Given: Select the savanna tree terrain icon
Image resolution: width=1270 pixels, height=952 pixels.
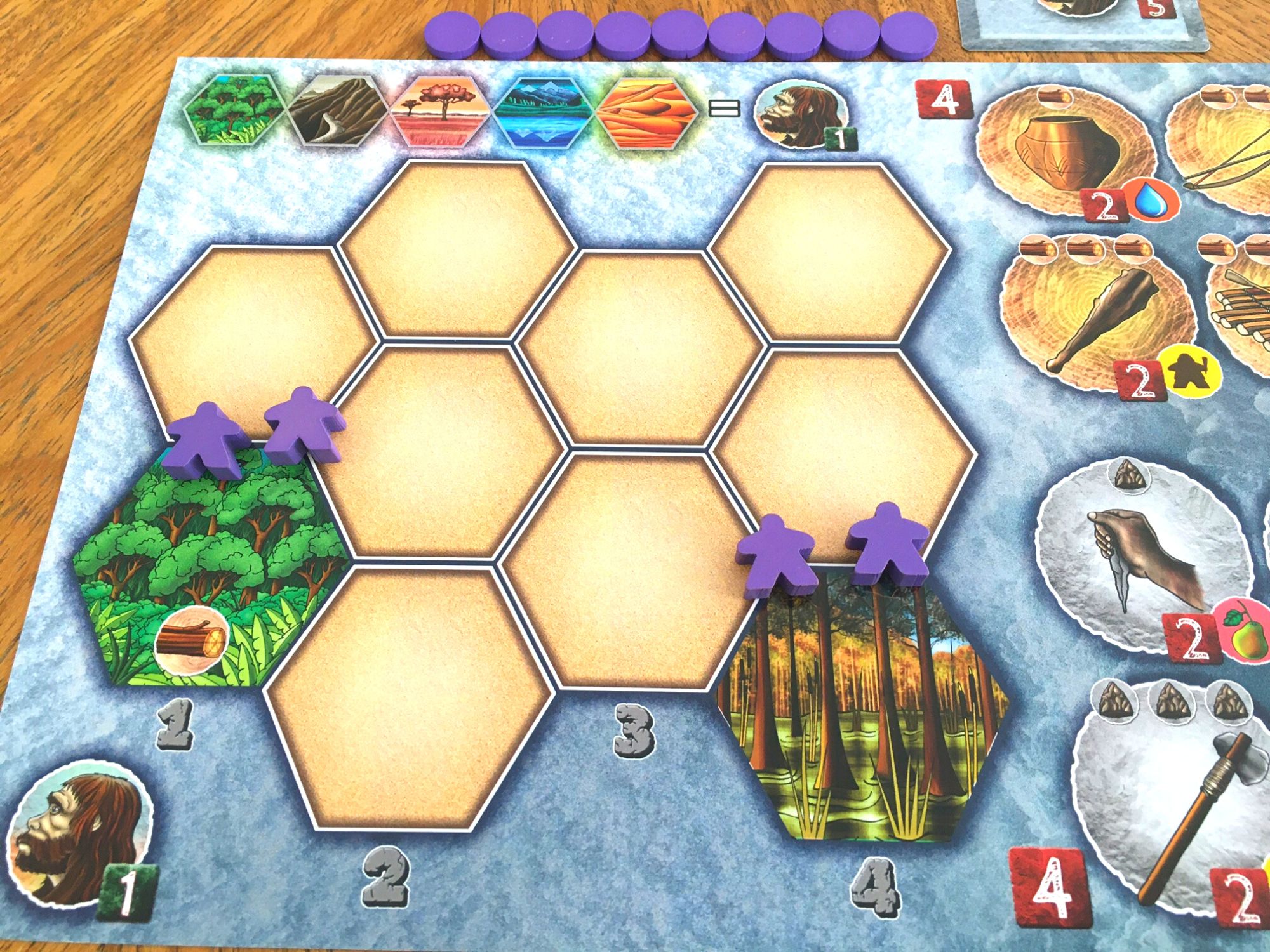Looking at the screenshot, I should tap(441, 110).
